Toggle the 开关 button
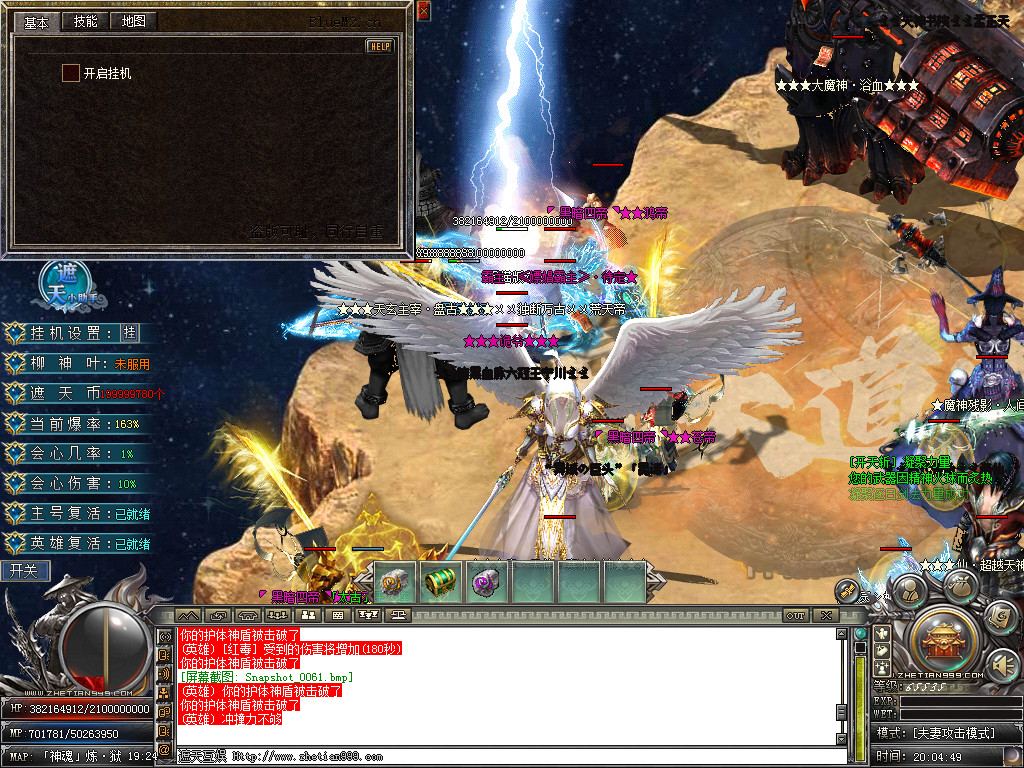The width and height of the screenshot is (1024, 768). 24,571
